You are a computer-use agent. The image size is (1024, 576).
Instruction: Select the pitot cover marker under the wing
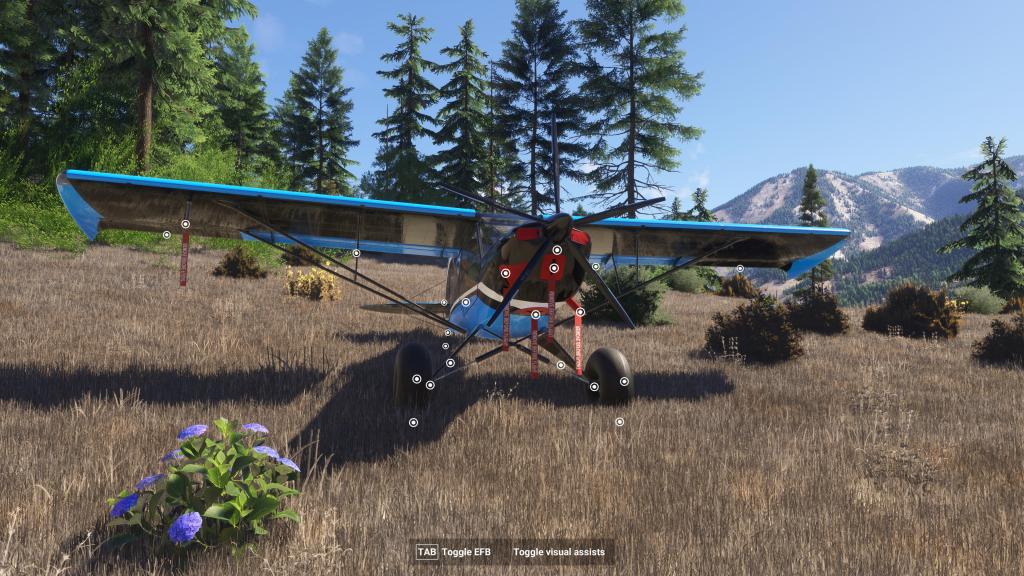pyautogui.click(x=185, y=224)
